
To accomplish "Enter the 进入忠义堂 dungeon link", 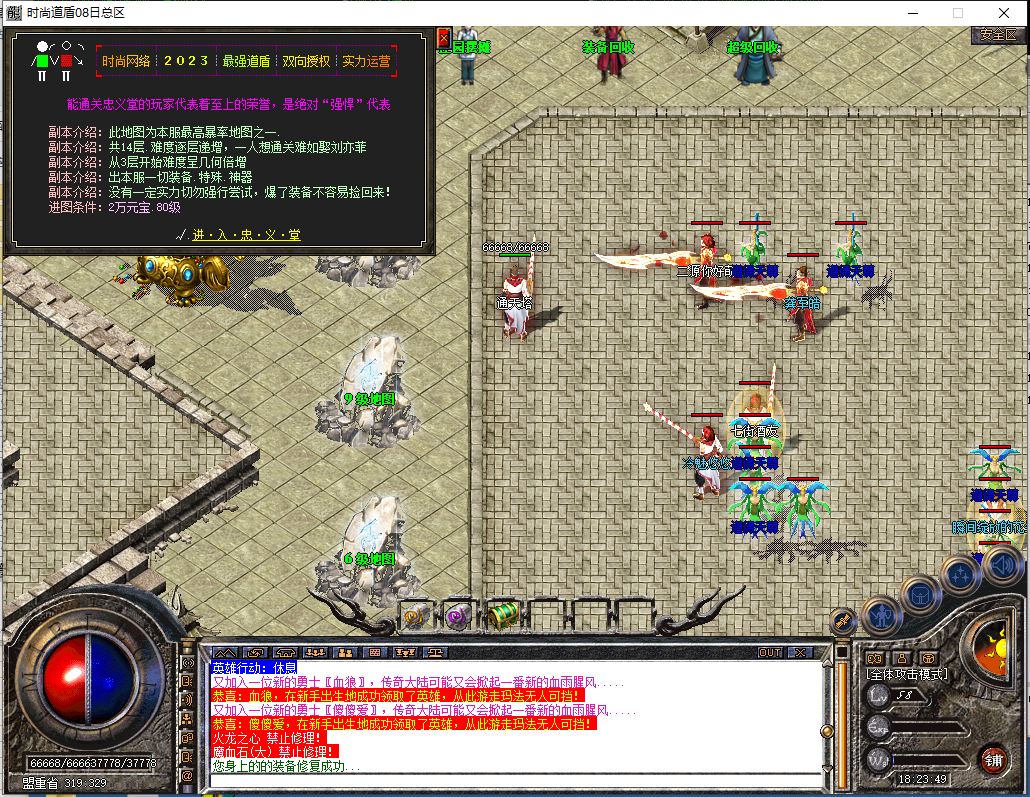I will 246,235.
